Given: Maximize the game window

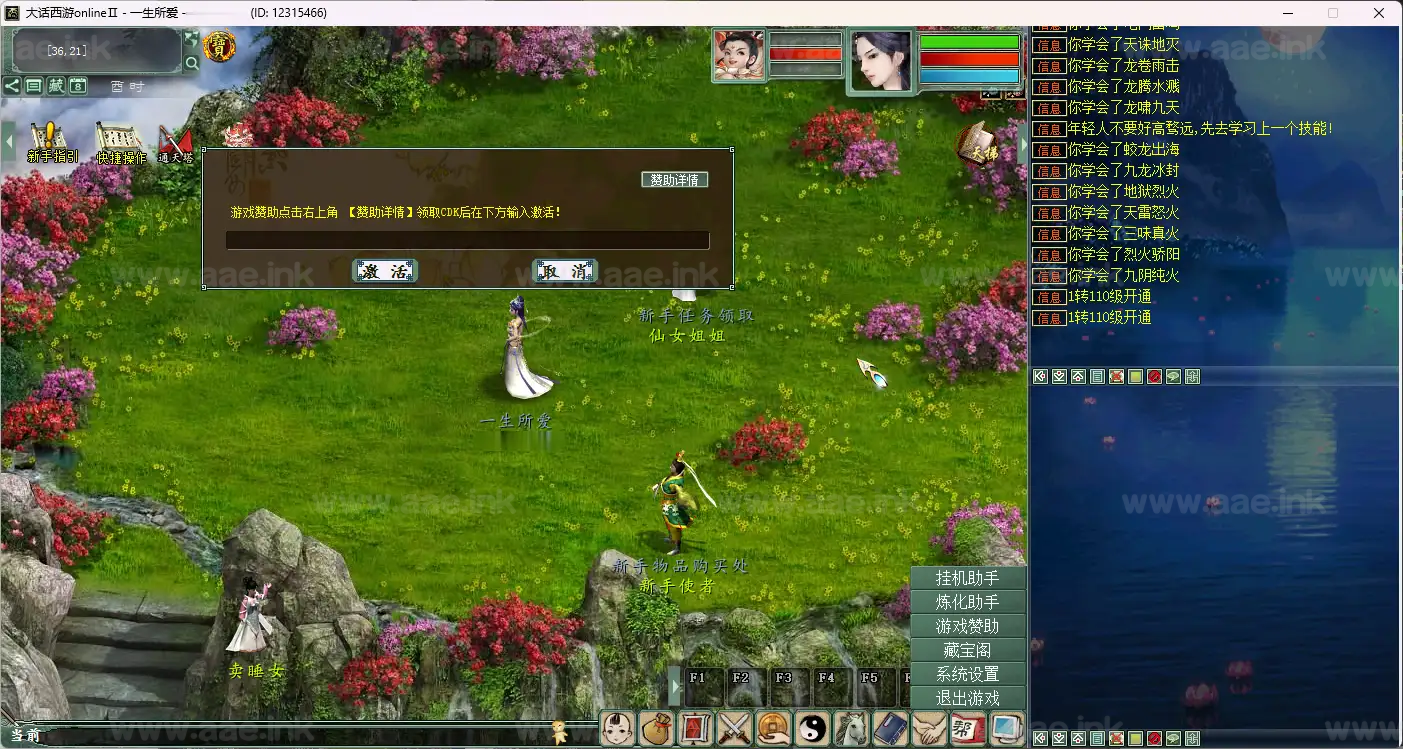Looking at the screenshot, I should (x=1332, y=13).
